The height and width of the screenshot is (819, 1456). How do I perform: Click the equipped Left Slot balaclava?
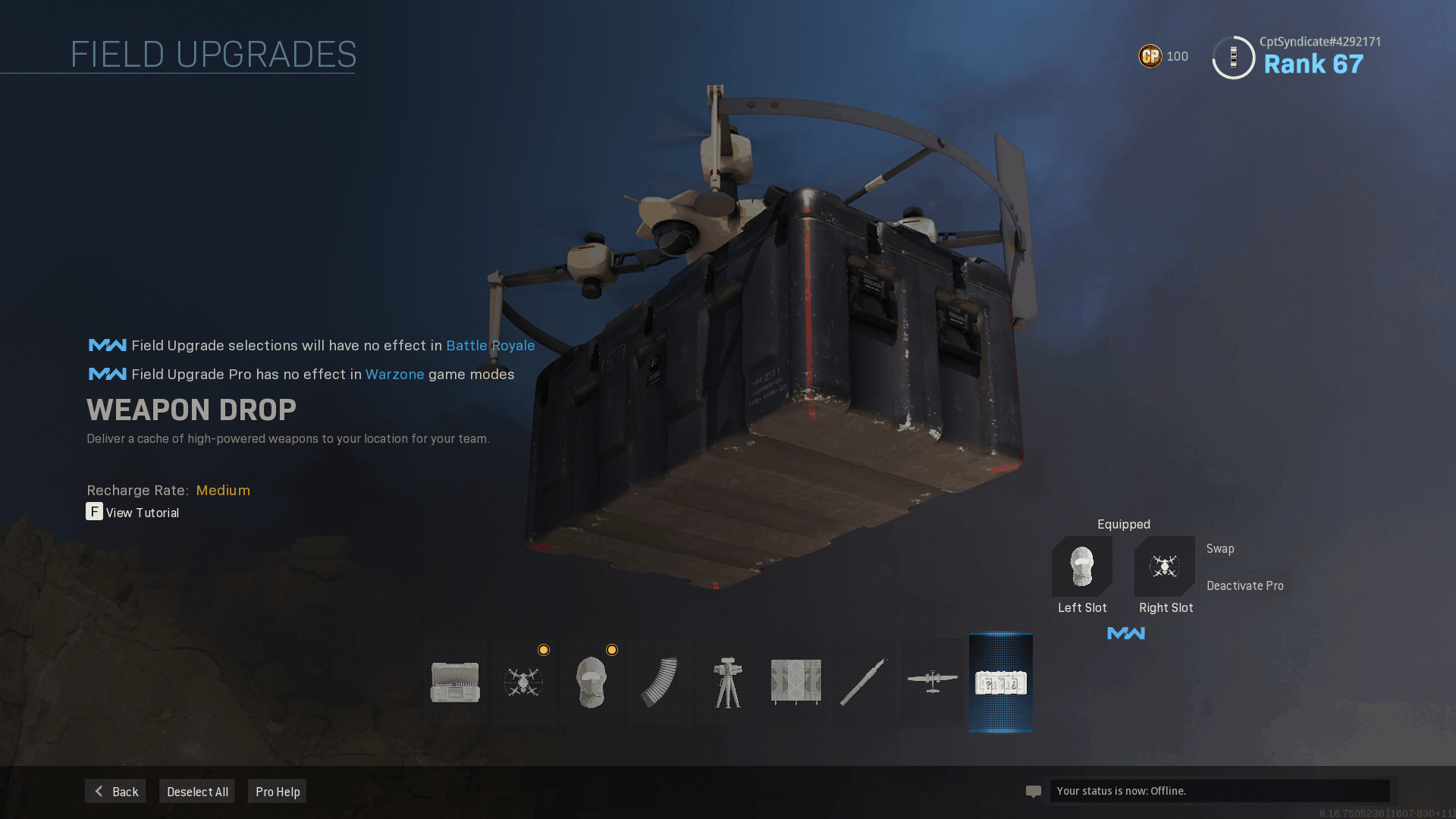[x=1082, y=566]
